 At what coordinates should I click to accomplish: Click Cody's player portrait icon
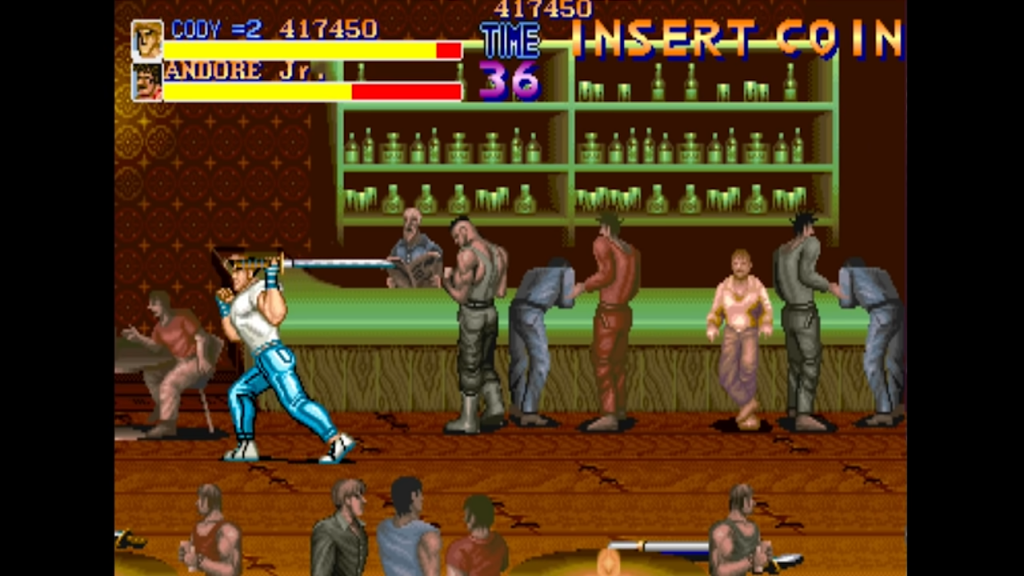point(147,39)
